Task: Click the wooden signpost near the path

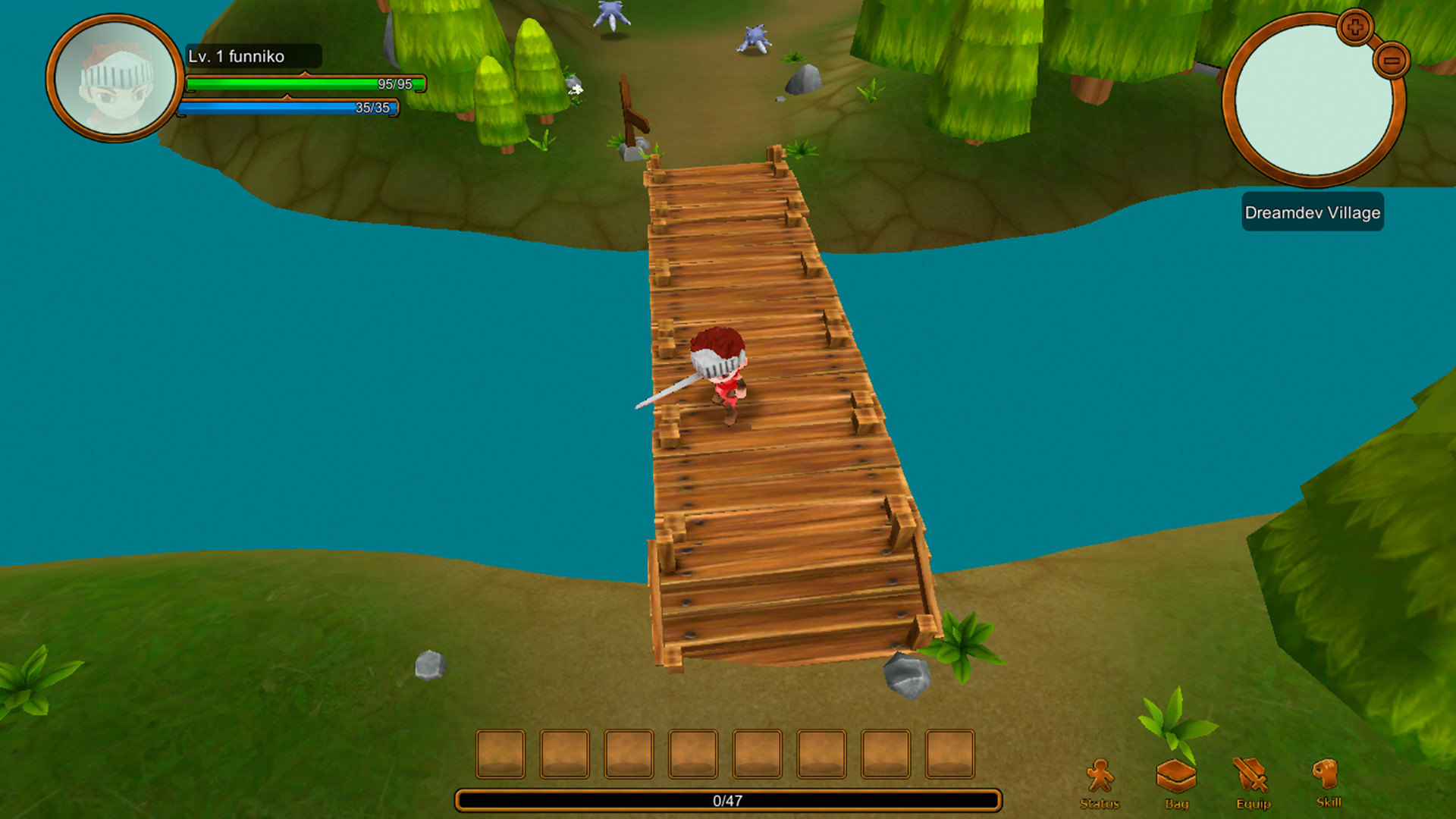Action: 632,114
